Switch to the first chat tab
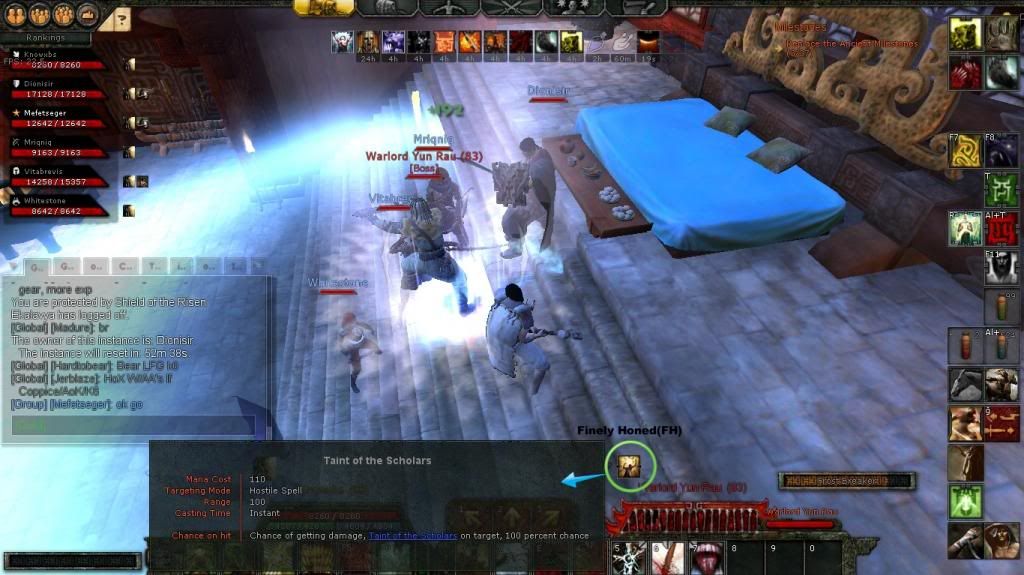This screenshot has height=575, width=1024. (35, 267)
